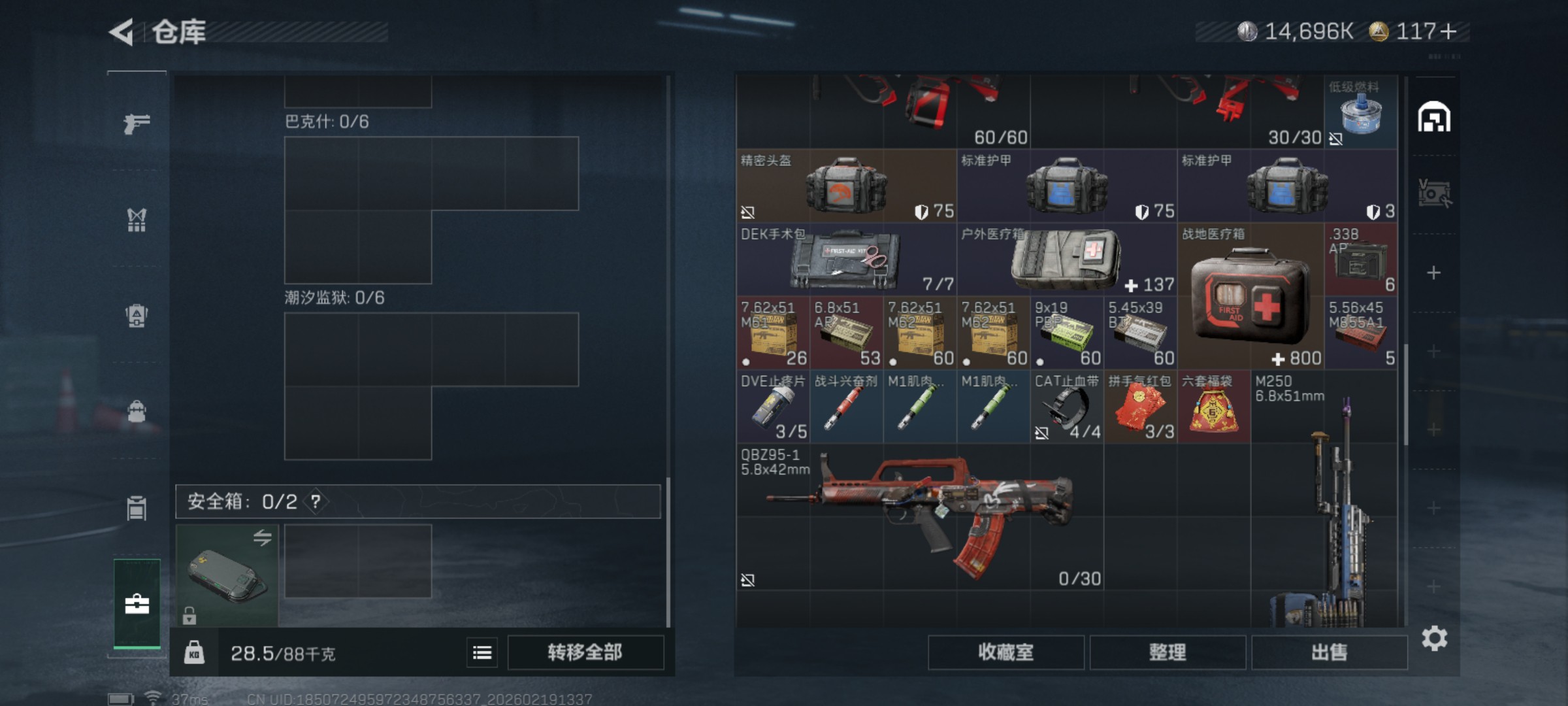Tap the 整理 sort button
The width and height of the screenshot is (1568, 706).
[x=1168, y=652]
